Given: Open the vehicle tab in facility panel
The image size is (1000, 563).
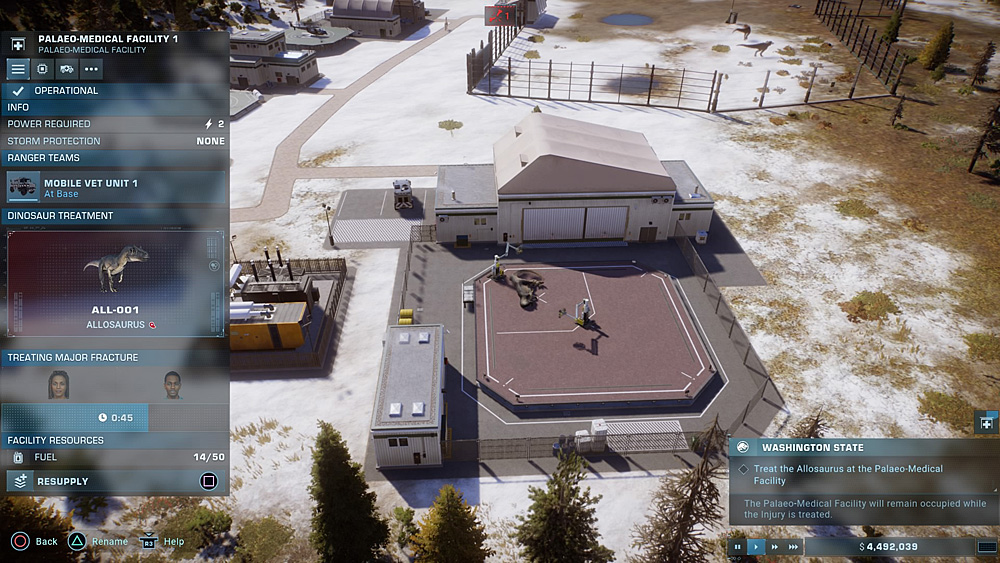Looking at the screenshot, I should (x=66, y=69).
